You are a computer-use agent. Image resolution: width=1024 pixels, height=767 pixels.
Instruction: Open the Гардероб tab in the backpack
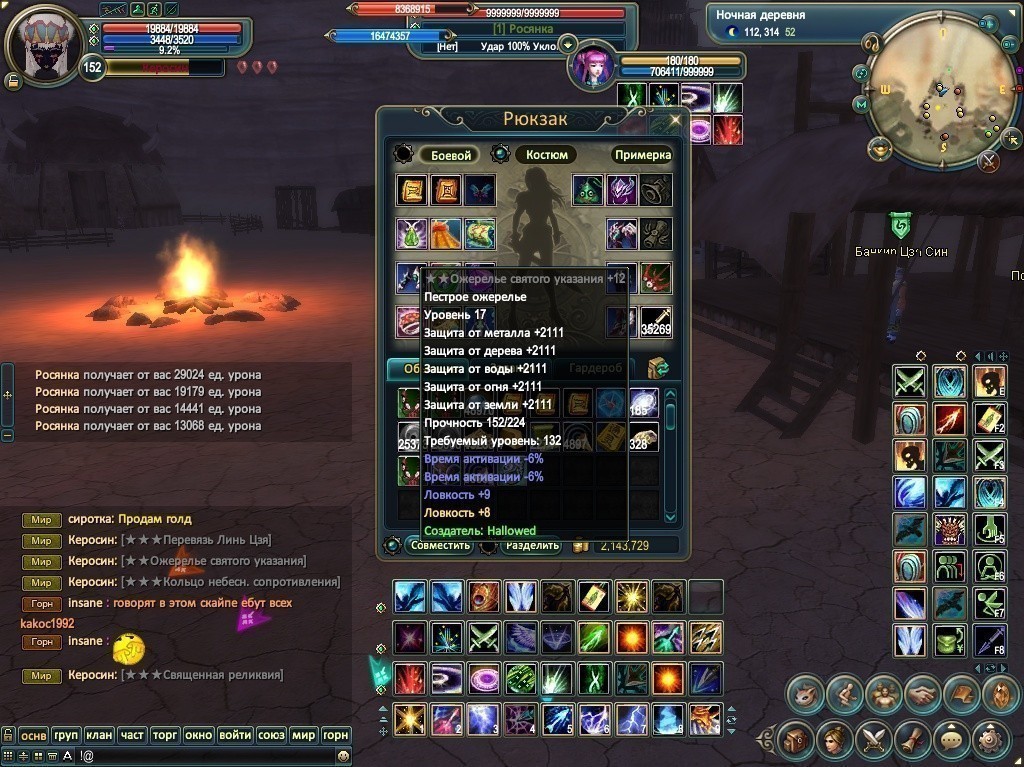pyautogui.click(x=595, y=368)
